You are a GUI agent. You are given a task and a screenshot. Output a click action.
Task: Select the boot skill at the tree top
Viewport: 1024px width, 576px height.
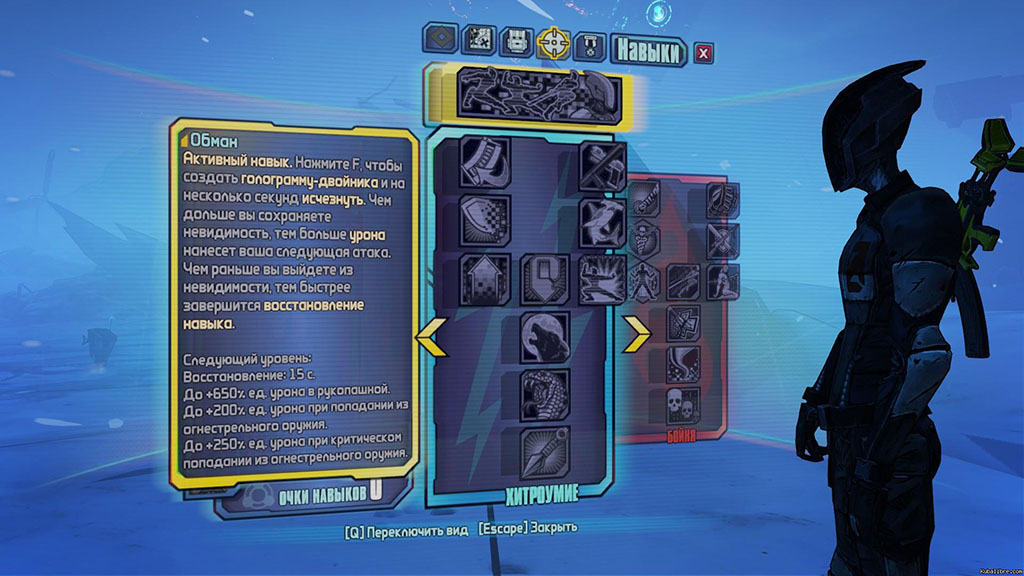485,164
